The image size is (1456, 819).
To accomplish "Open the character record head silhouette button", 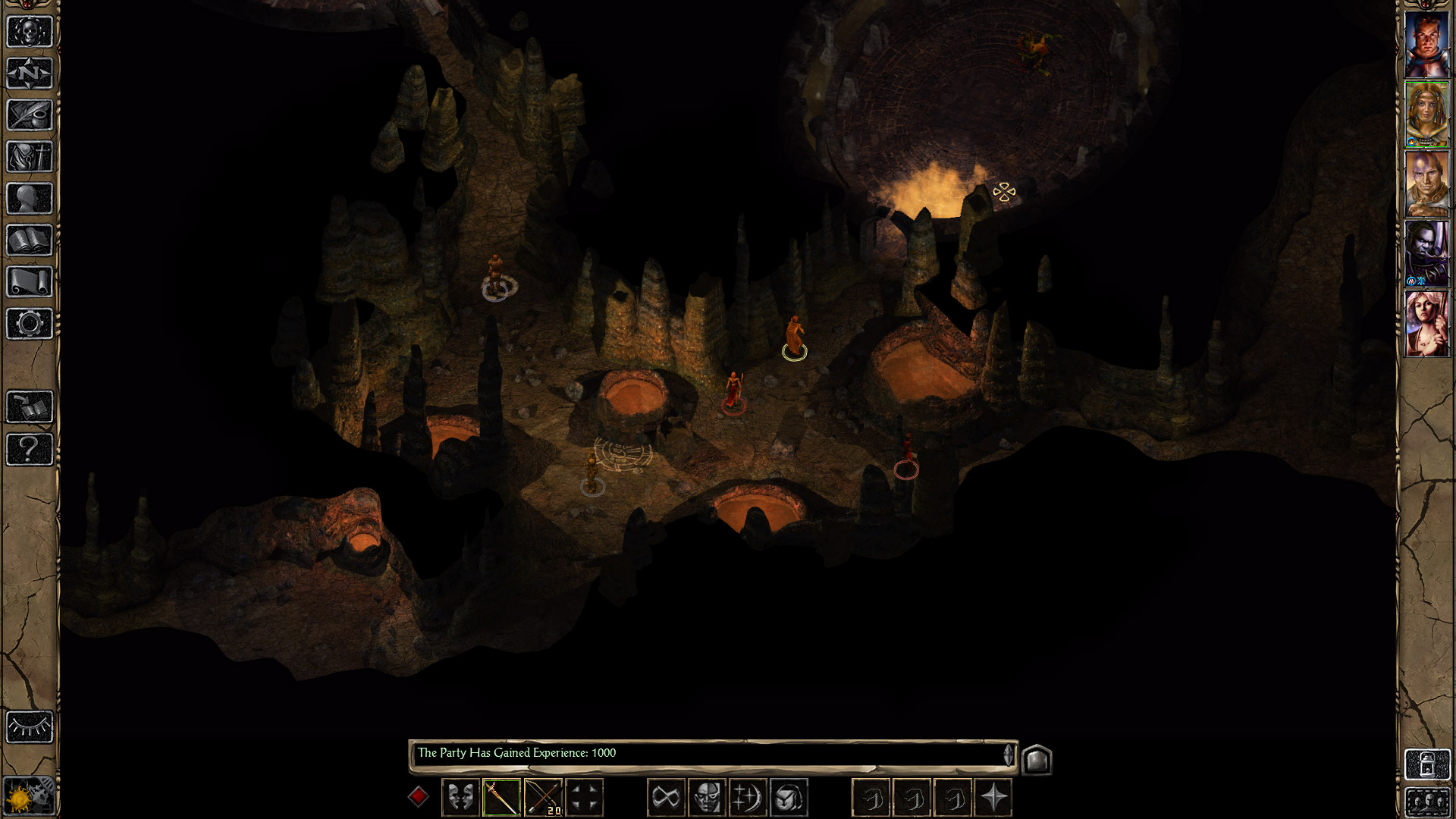I will (30, 199).
